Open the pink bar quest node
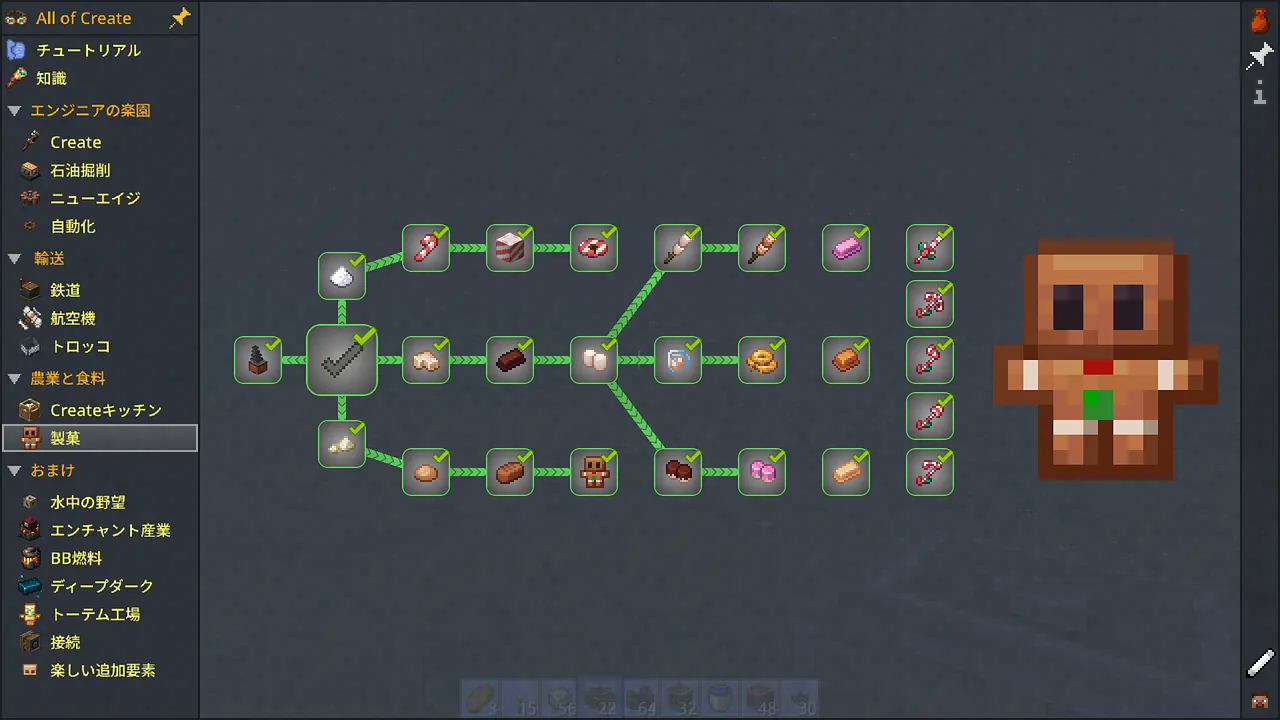Image resolution: width=1280 pixels, height=720 pixels. (x=846, y=248)
